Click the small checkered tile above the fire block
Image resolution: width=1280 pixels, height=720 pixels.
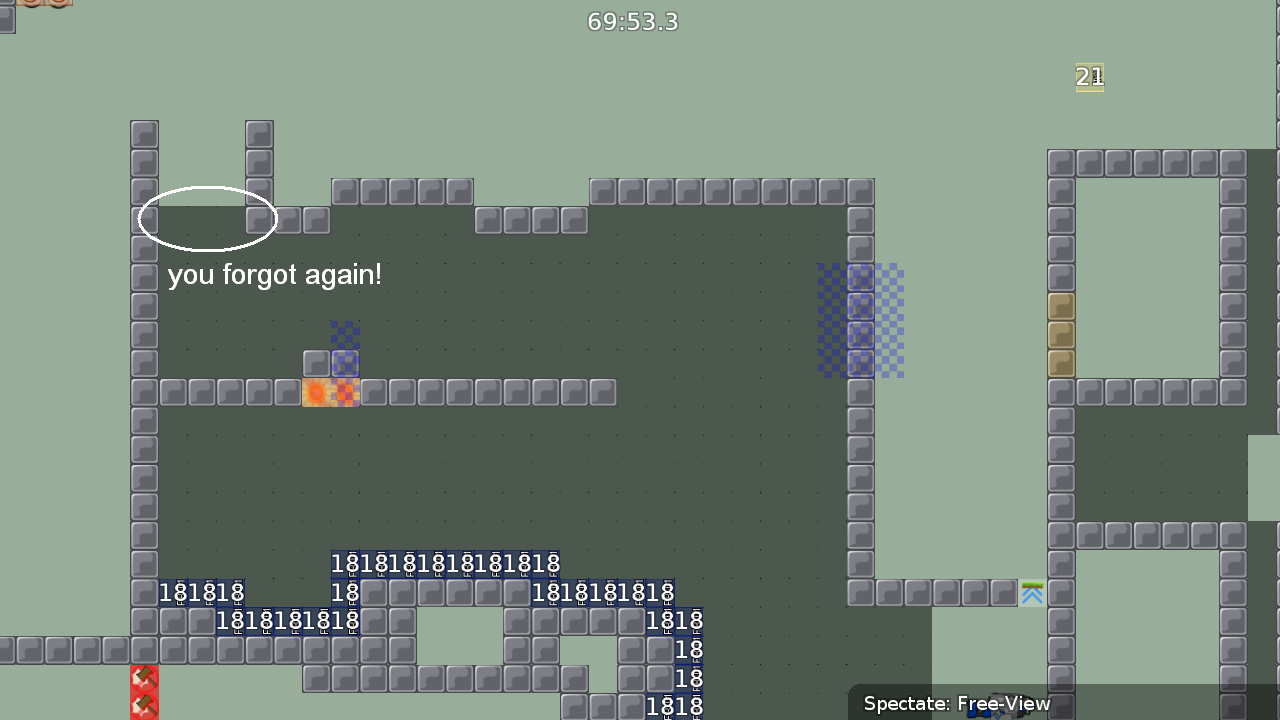pyautogui.click(x=345, y=335)
